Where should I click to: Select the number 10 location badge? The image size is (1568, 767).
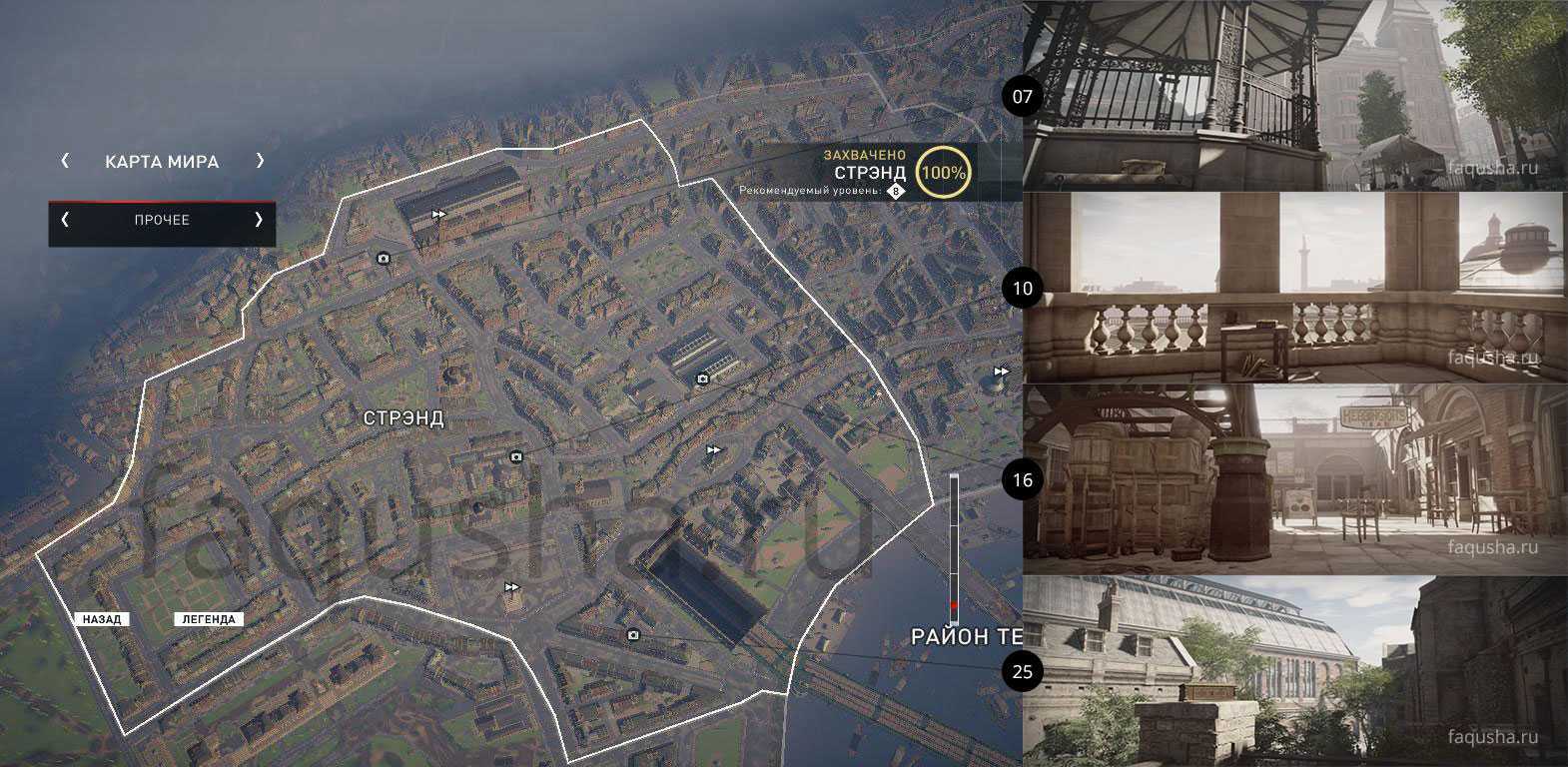[x=1022, y=289]
